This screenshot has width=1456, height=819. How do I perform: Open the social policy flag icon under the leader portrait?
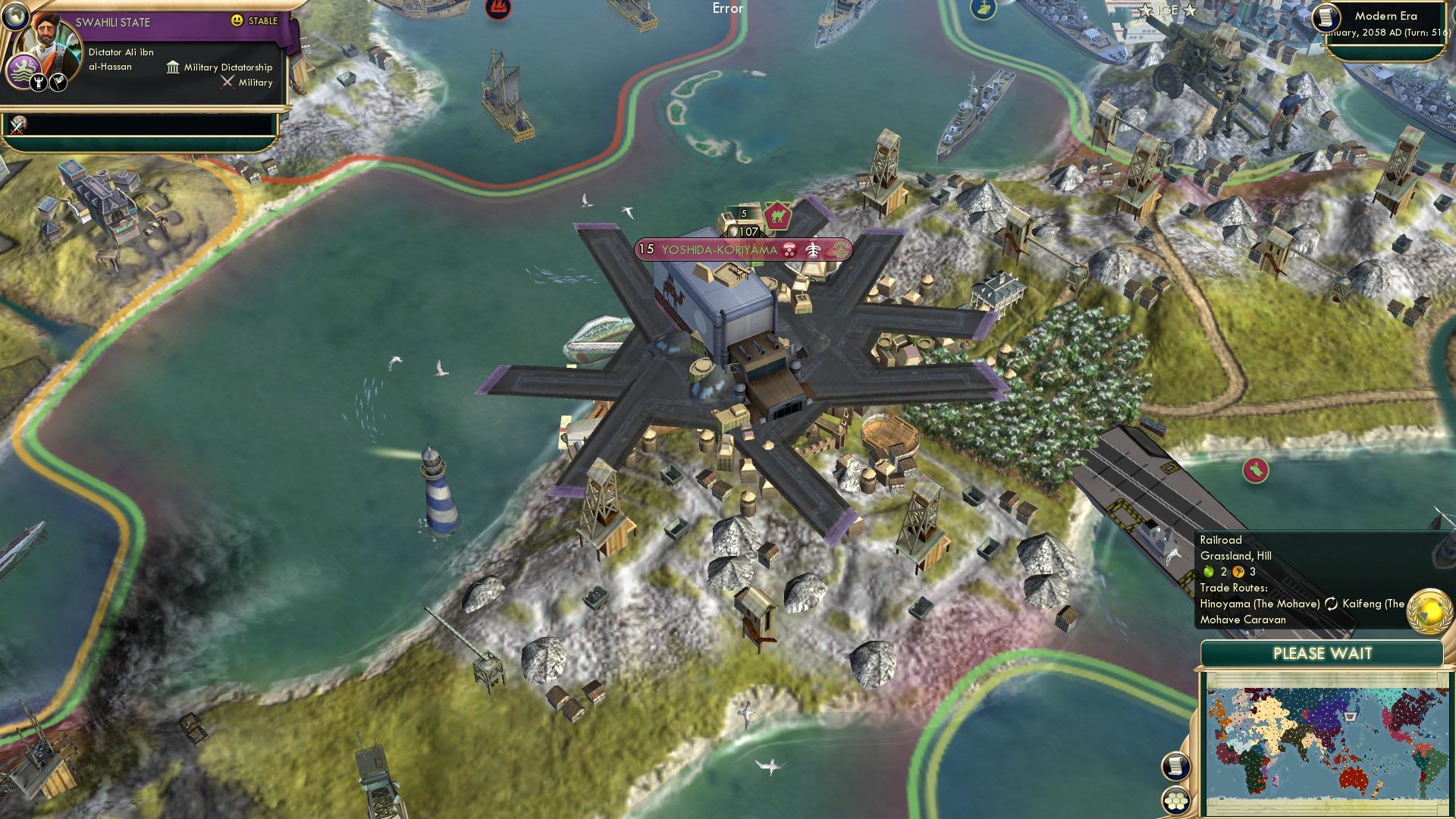58,82
